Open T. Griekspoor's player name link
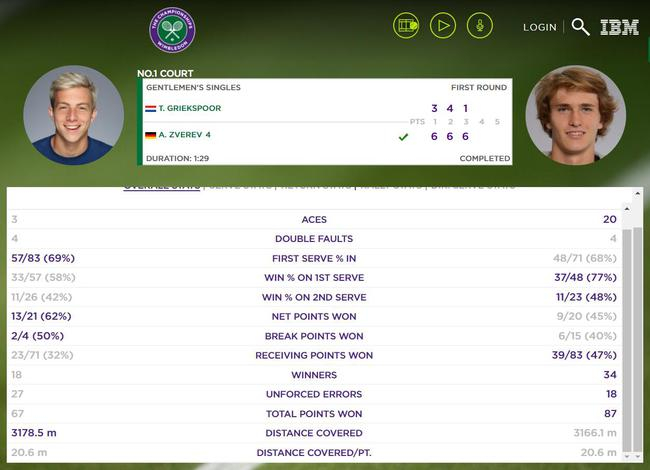The width and height of the screenshot is (650, 470). point(189,108)
